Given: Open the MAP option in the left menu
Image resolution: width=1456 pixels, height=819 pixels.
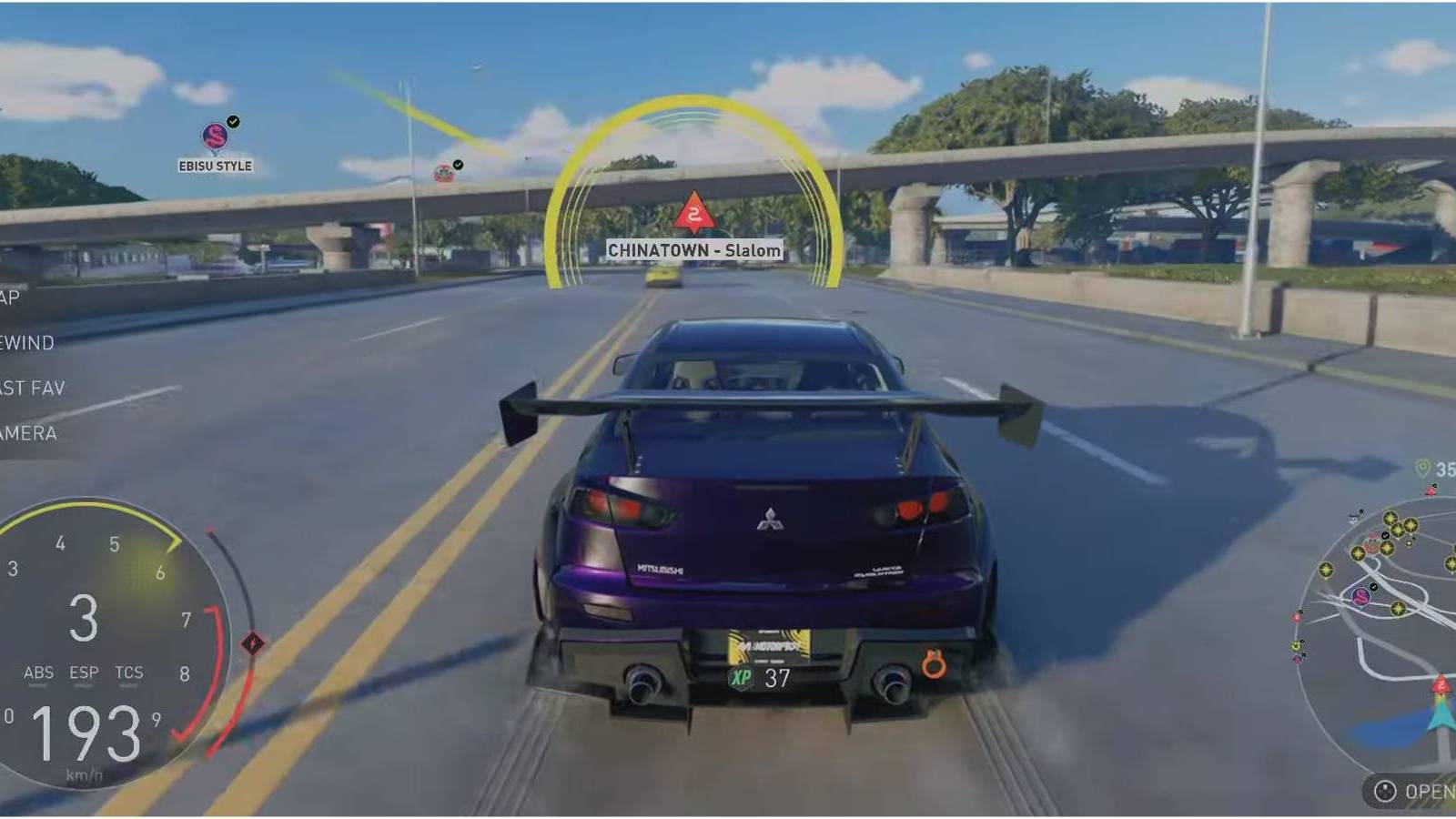Looking at the screenshot, I should pos(9,296).
